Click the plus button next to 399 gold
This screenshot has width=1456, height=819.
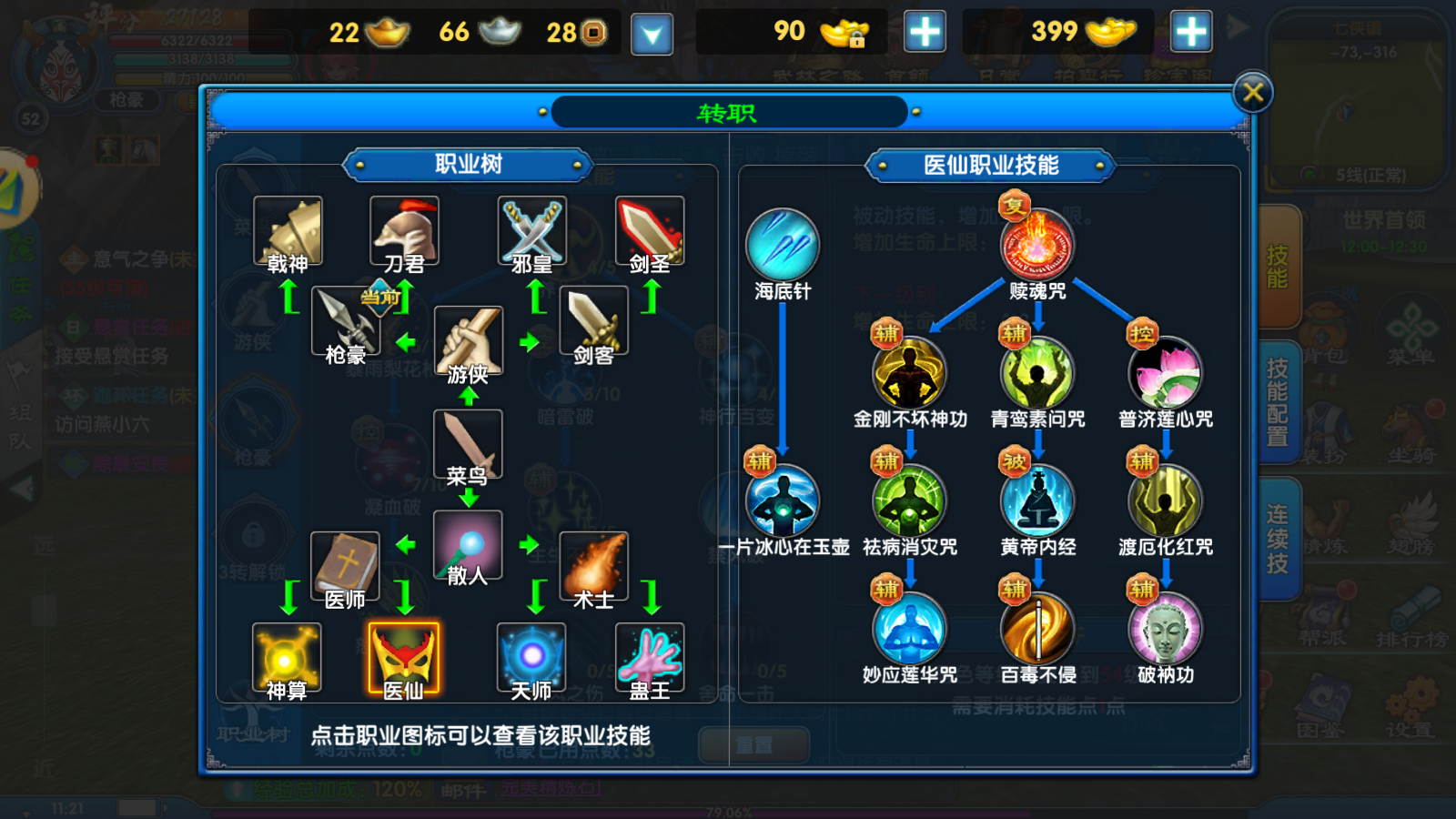pyautogui.click(x=1192, y=32)
